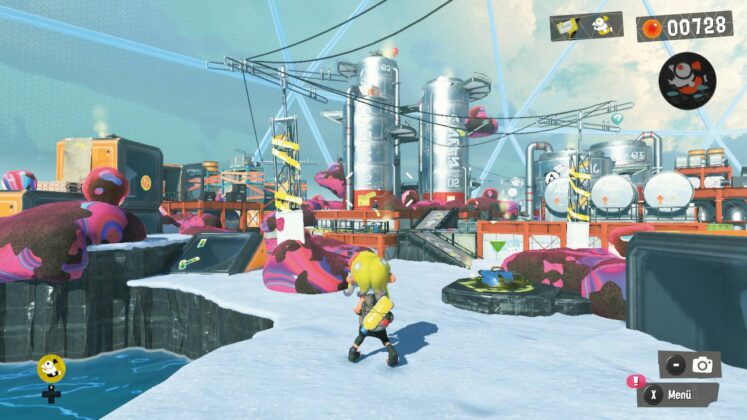Viewport: 747px width, 420px height.
Task: Click the yellow Smallfry throw icon
Action: click(x=50, y=368)
